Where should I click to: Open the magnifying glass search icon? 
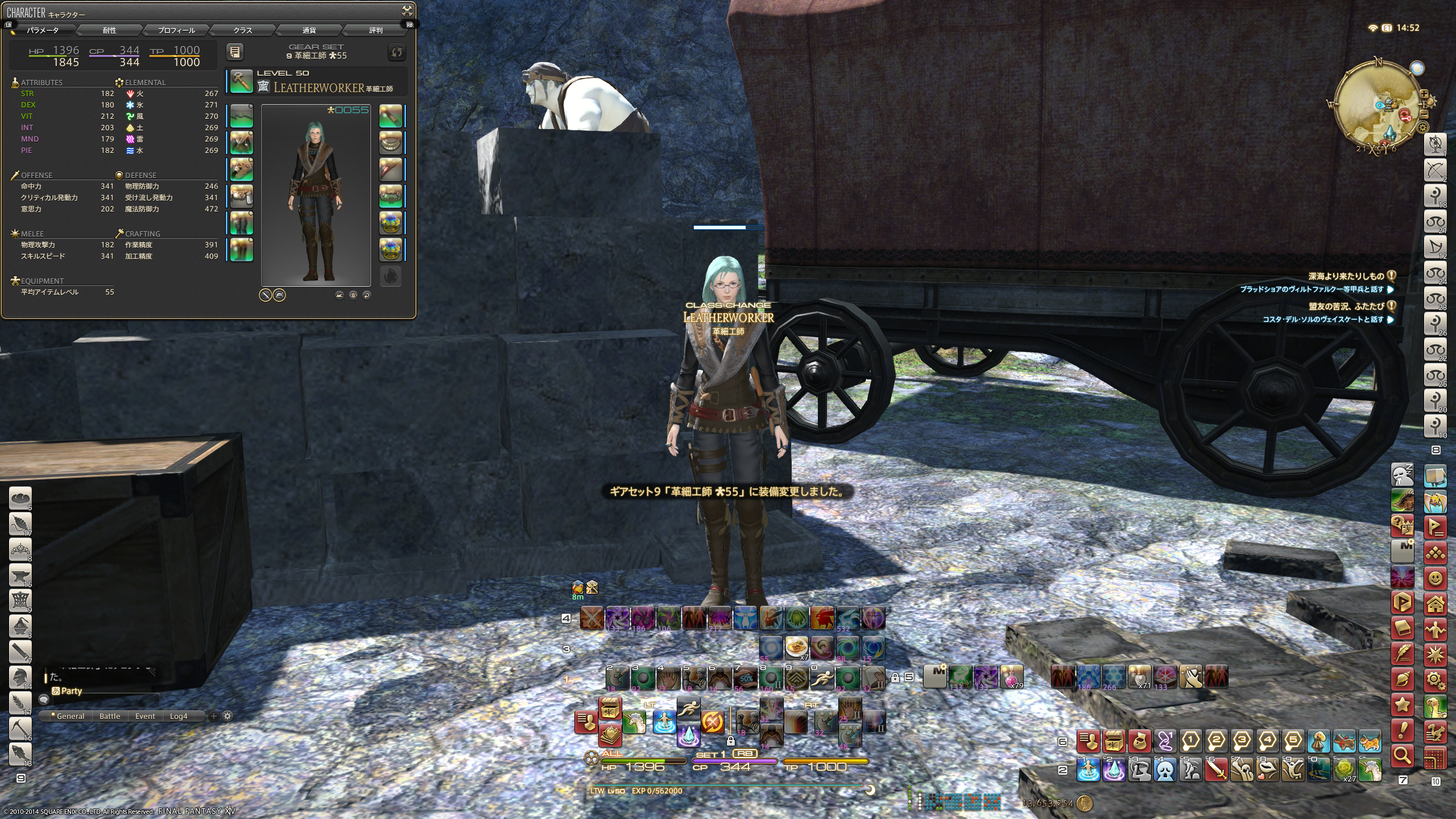[1403, 756]
